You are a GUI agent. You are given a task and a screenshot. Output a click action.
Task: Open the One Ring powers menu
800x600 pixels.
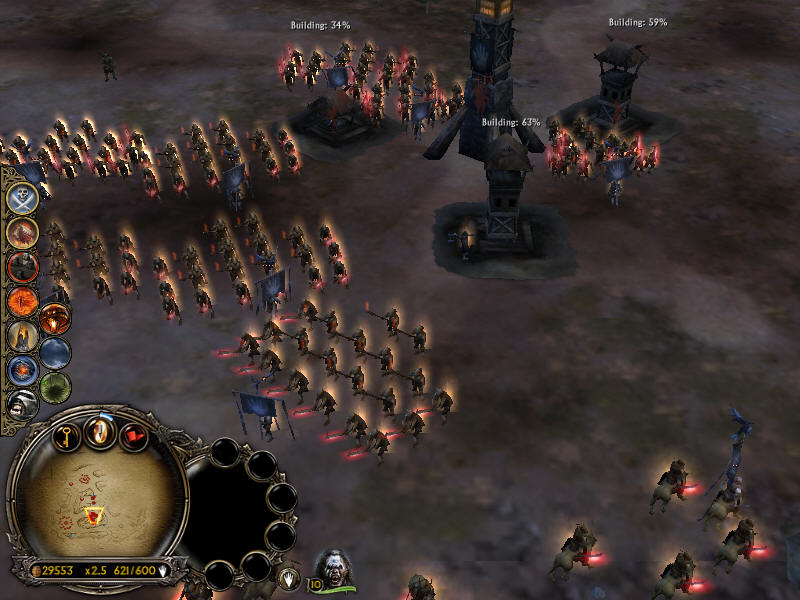click(100, 431)
